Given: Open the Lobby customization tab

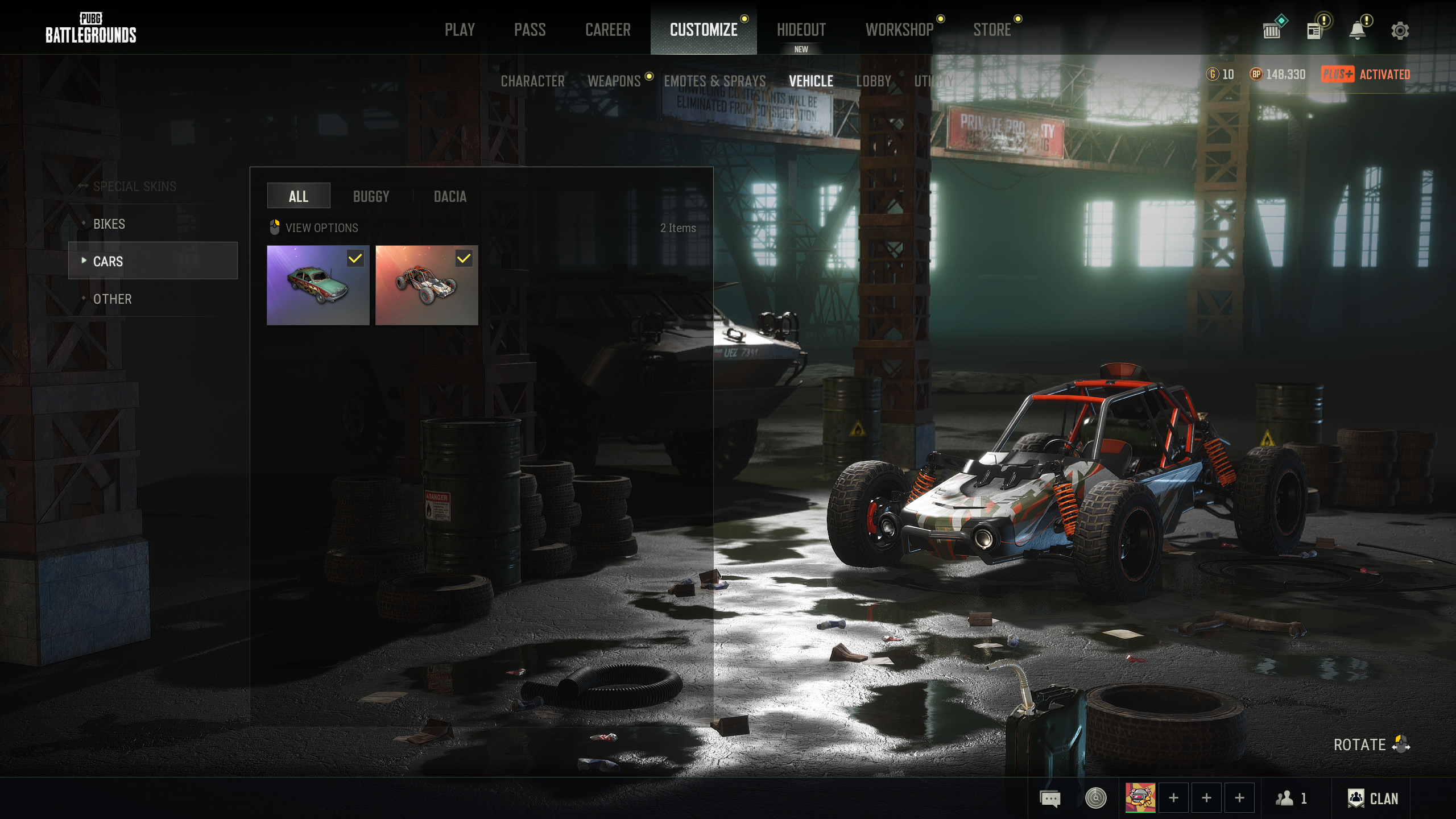Looking at the screenshot, I should click(x=874, y=81).
